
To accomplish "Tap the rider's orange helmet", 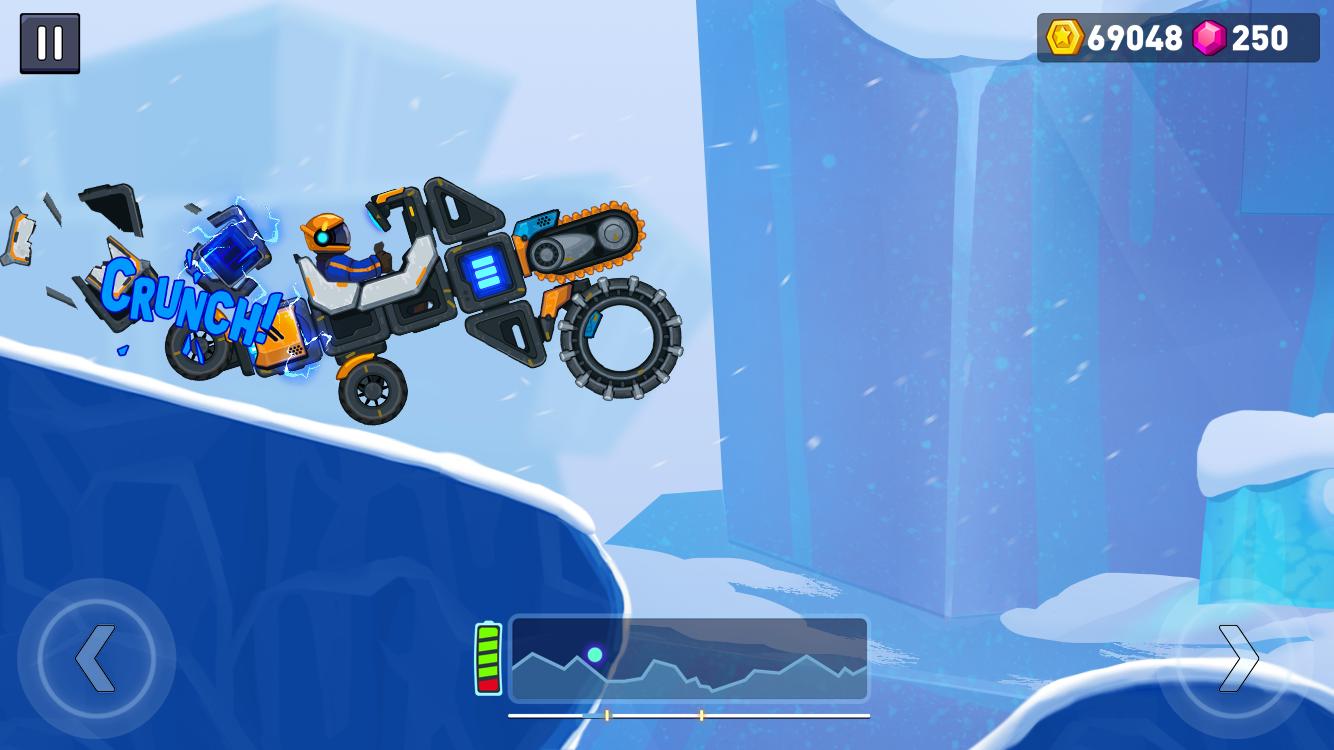I will pyautogui.click(x=329, y=234).
